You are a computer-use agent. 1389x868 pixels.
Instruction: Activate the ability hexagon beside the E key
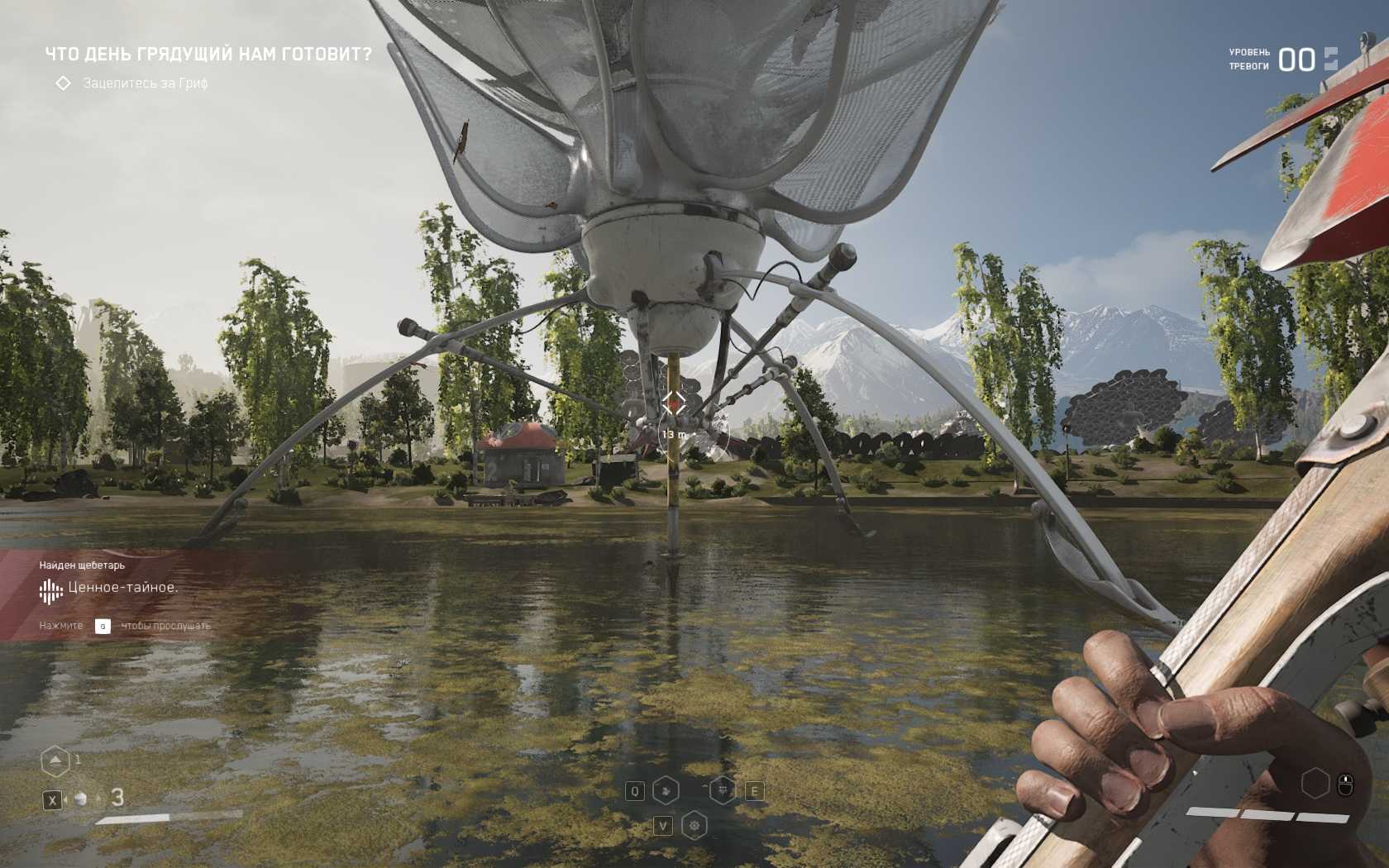723,791
